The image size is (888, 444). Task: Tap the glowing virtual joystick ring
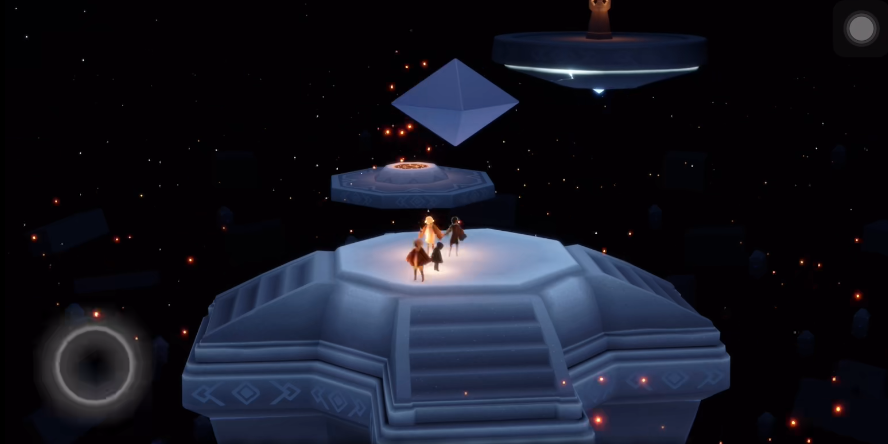(94, 364)
